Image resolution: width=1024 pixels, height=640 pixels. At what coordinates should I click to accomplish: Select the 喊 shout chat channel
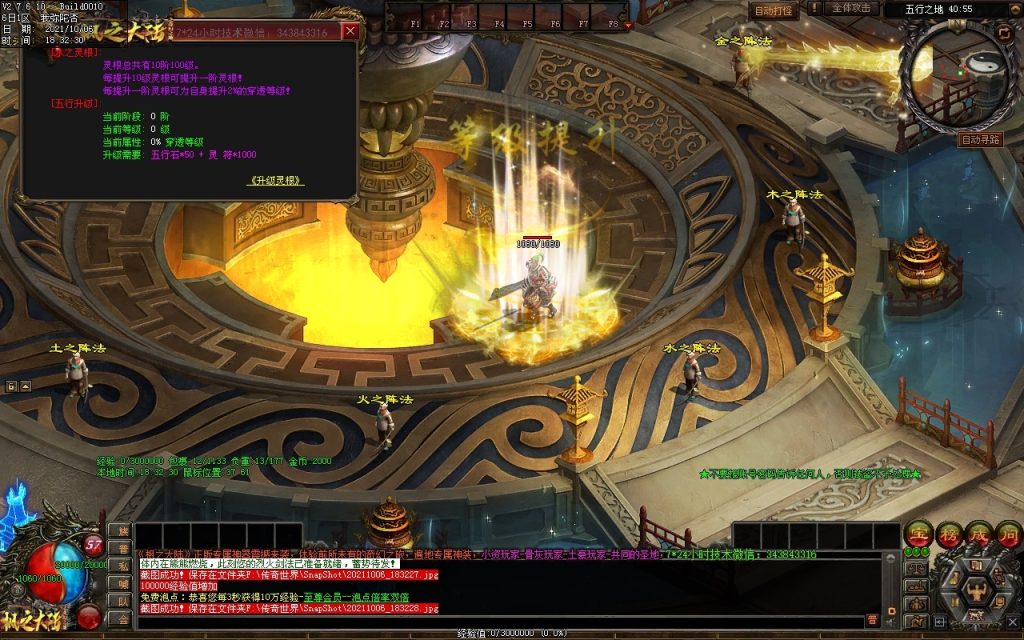[x=123, y=583]
